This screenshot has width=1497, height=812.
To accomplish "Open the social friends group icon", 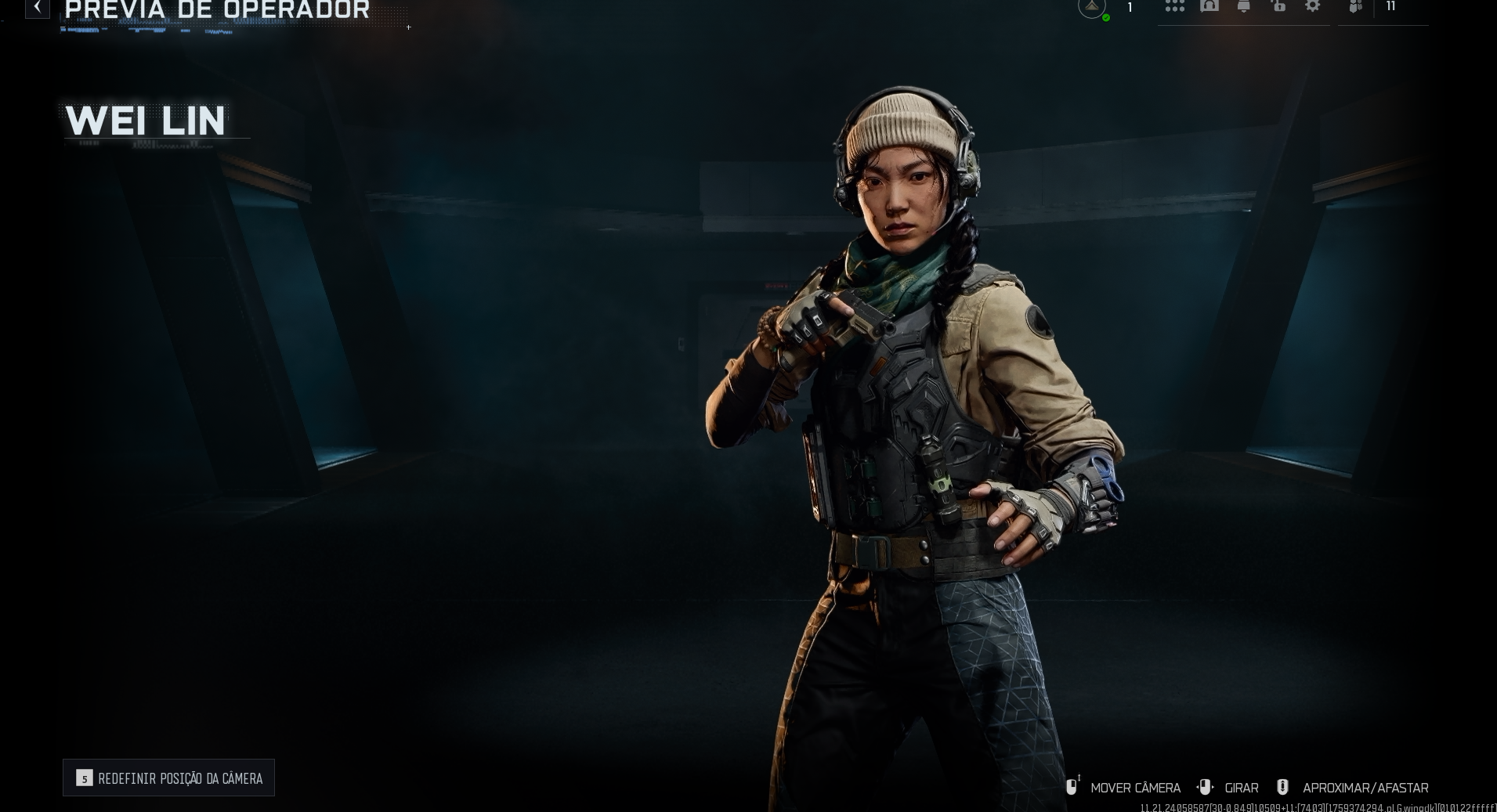I will click(1356, 7).
